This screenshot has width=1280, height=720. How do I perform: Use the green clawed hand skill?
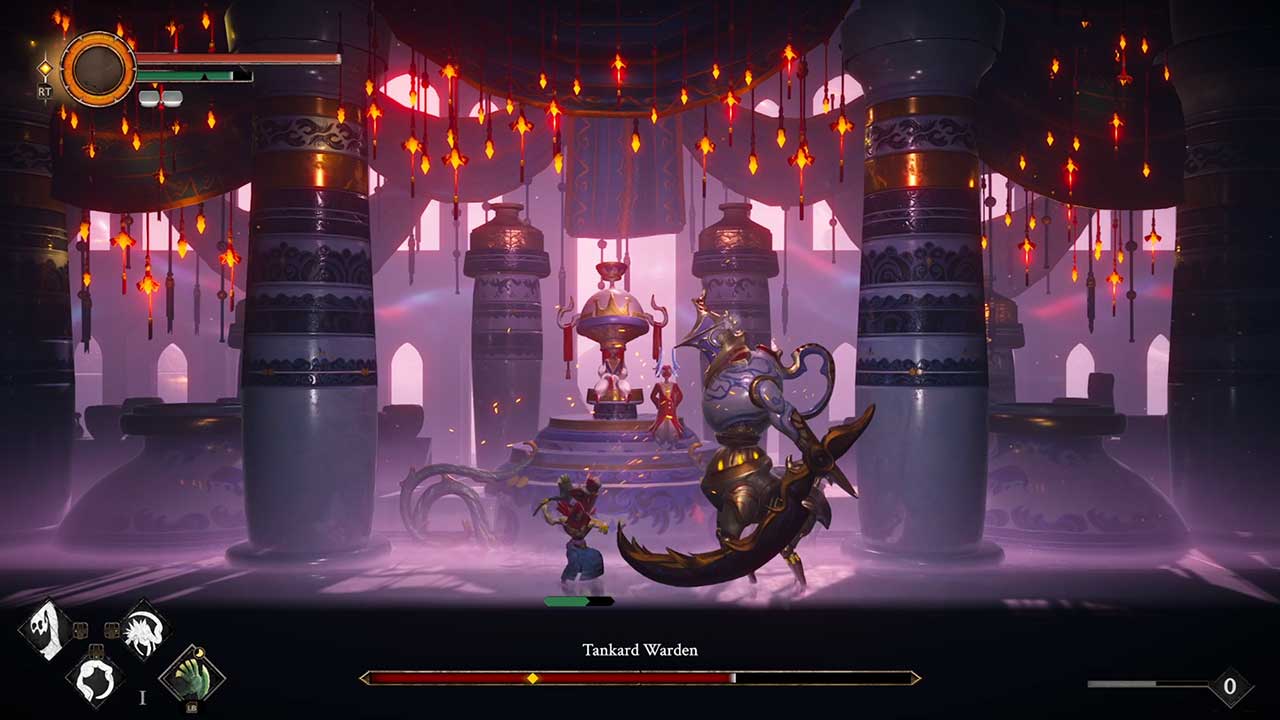tap(191, 675)
